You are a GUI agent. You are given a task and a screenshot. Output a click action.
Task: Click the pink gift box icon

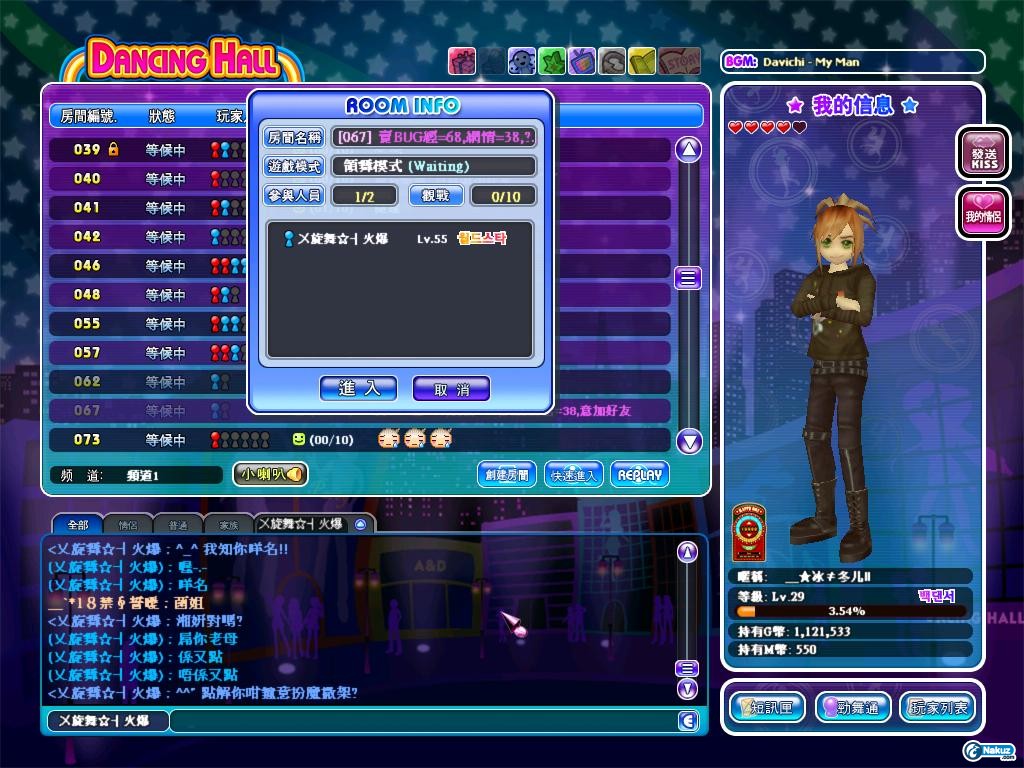[x=462, y=62]
